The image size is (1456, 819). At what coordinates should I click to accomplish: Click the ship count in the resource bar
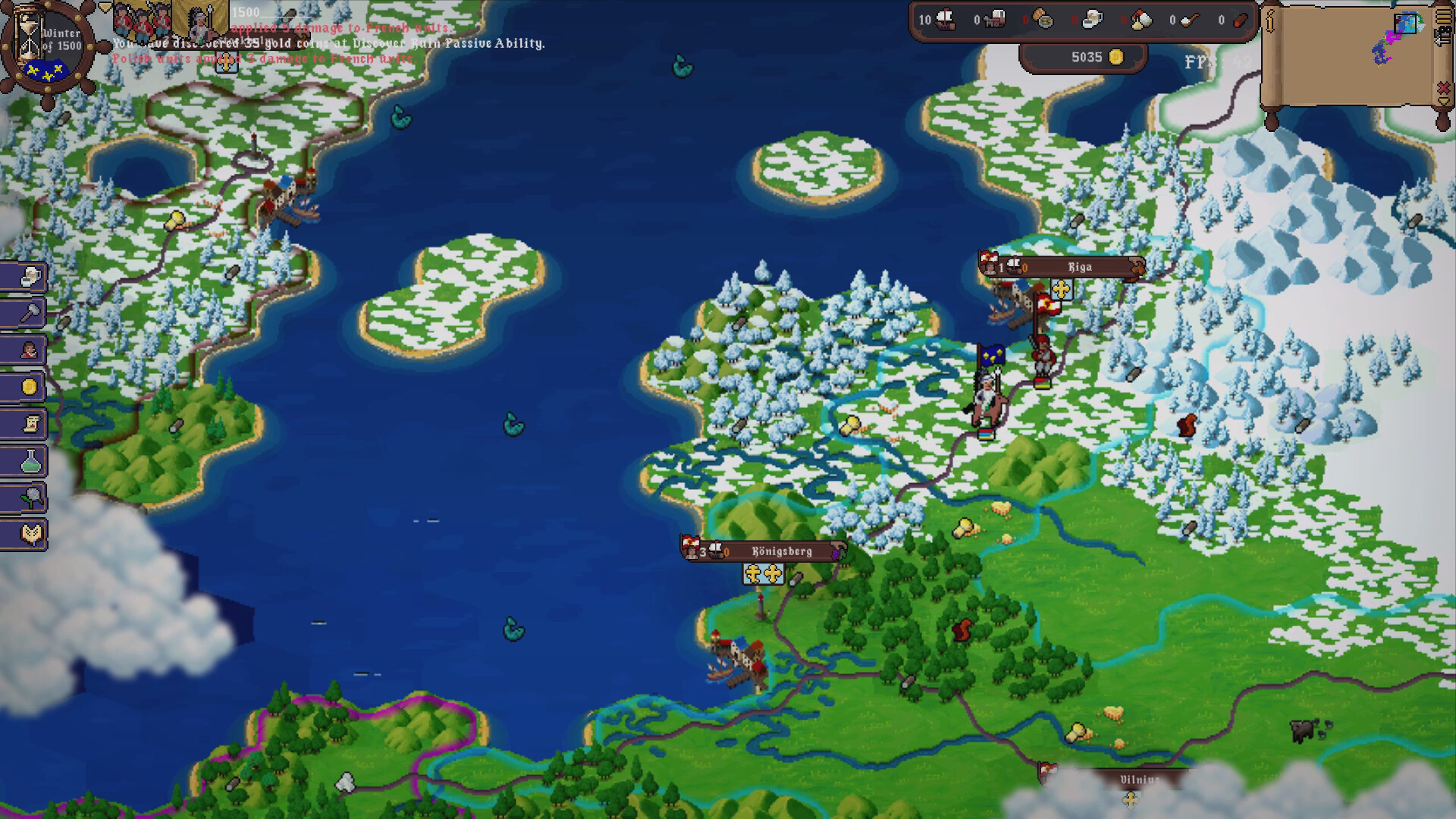[x=938, y=20]
